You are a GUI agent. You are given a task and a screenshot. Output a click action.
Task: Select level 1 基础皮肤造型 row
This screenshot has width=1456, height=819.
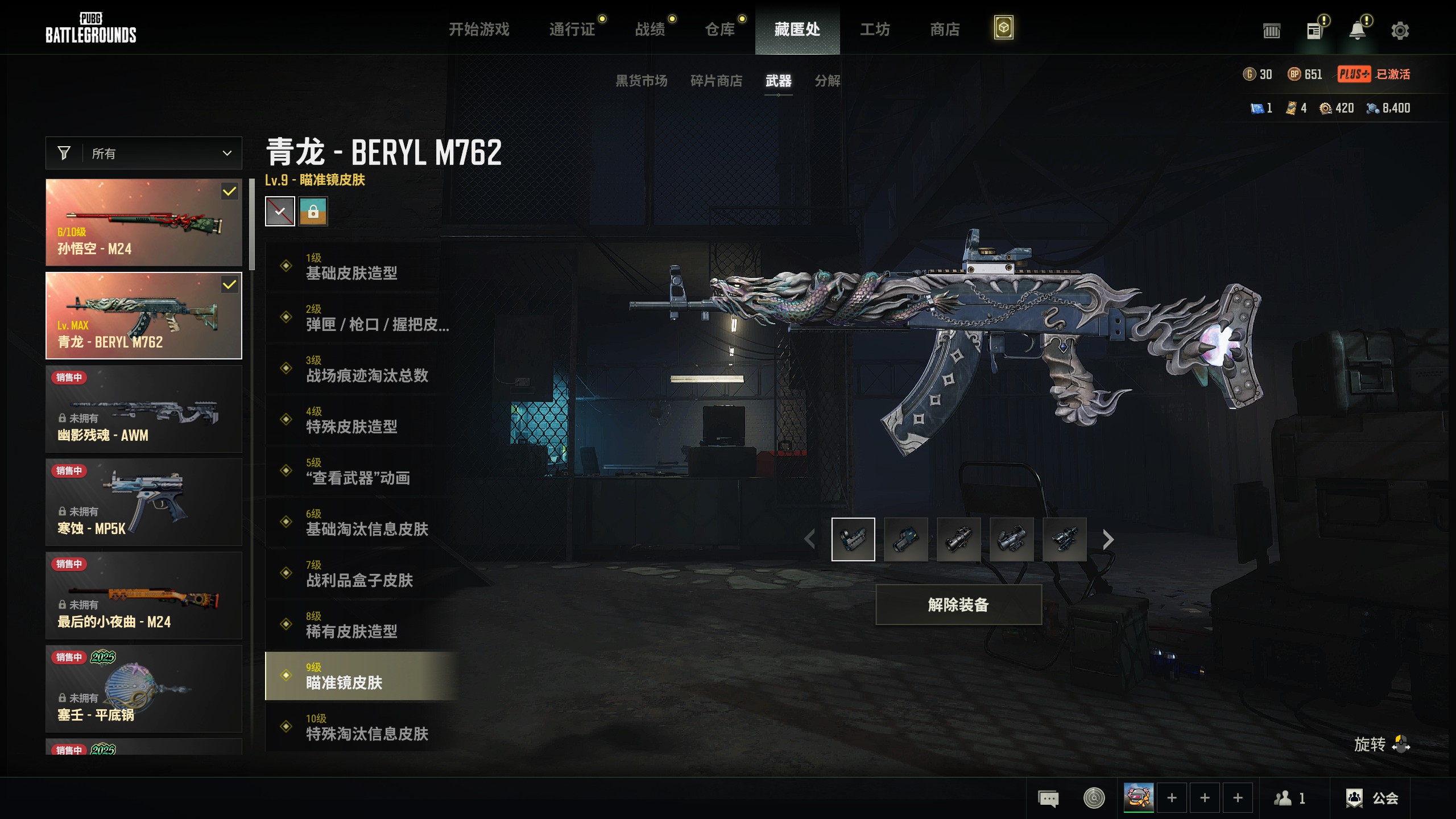tap(363, 267)
